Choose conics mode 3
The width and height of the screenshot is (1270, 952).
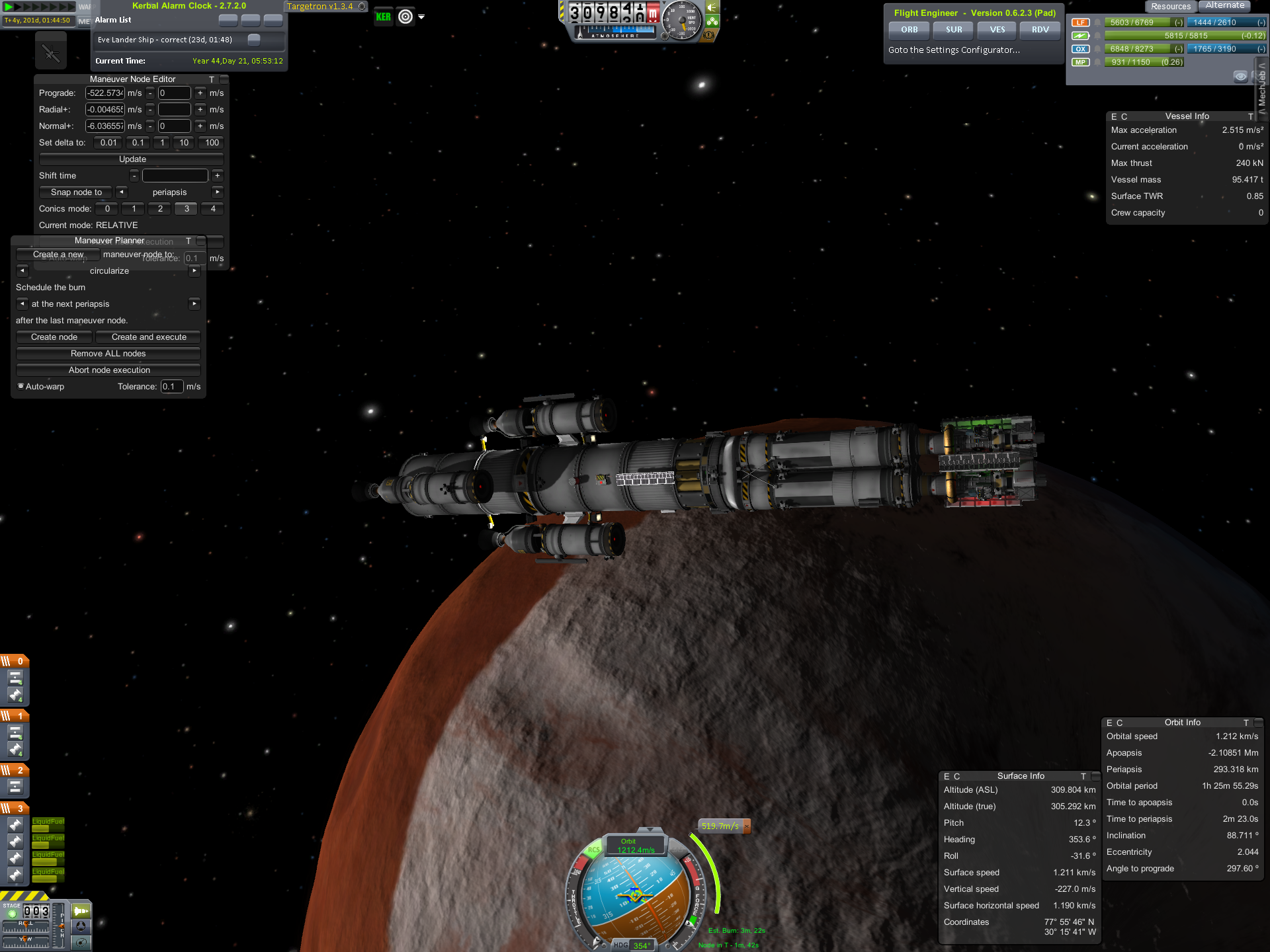(x=187, y=209)
